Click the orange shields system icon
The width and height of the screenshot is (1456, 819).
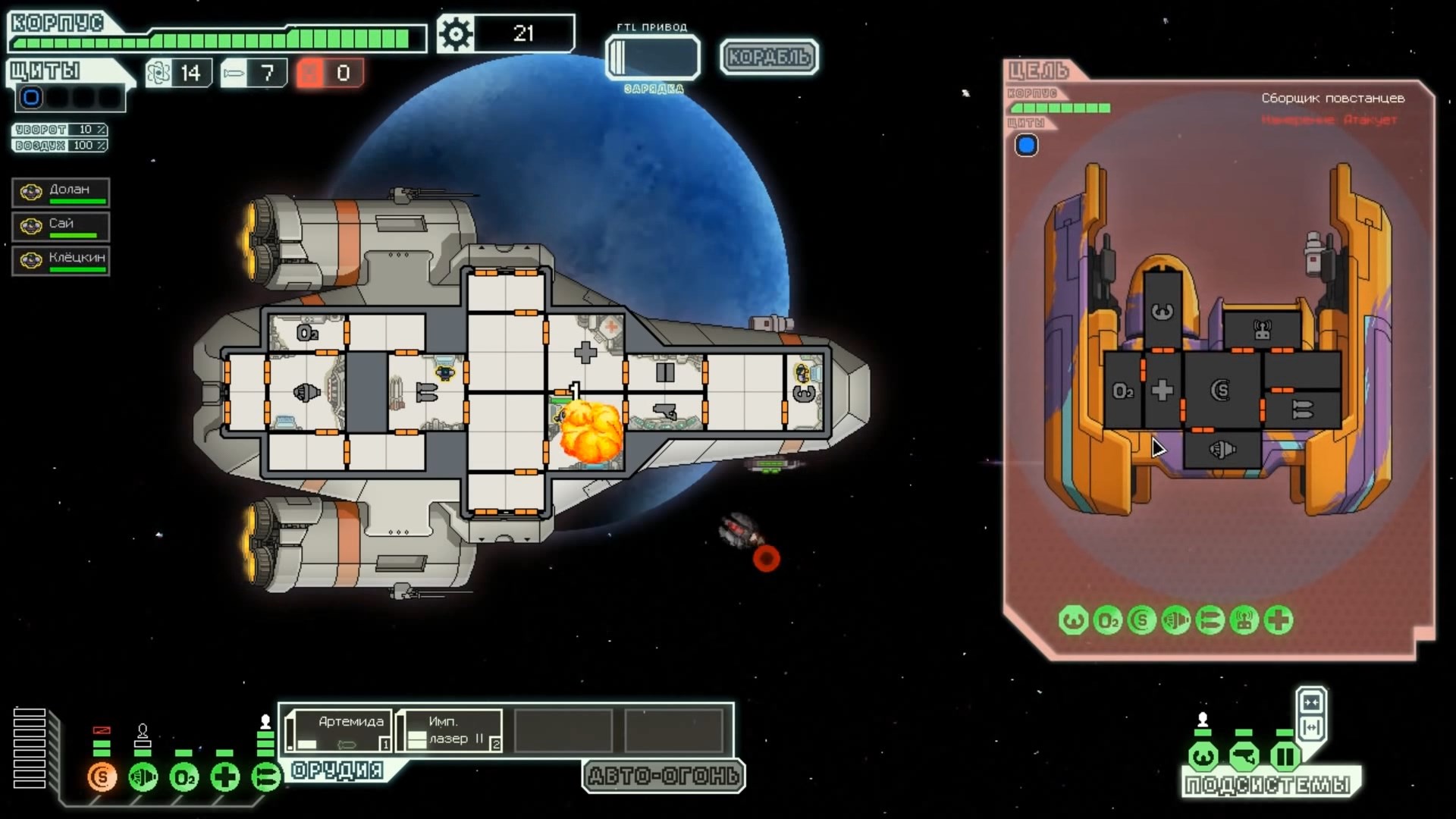pyautogui.click(x=102, y=777)
